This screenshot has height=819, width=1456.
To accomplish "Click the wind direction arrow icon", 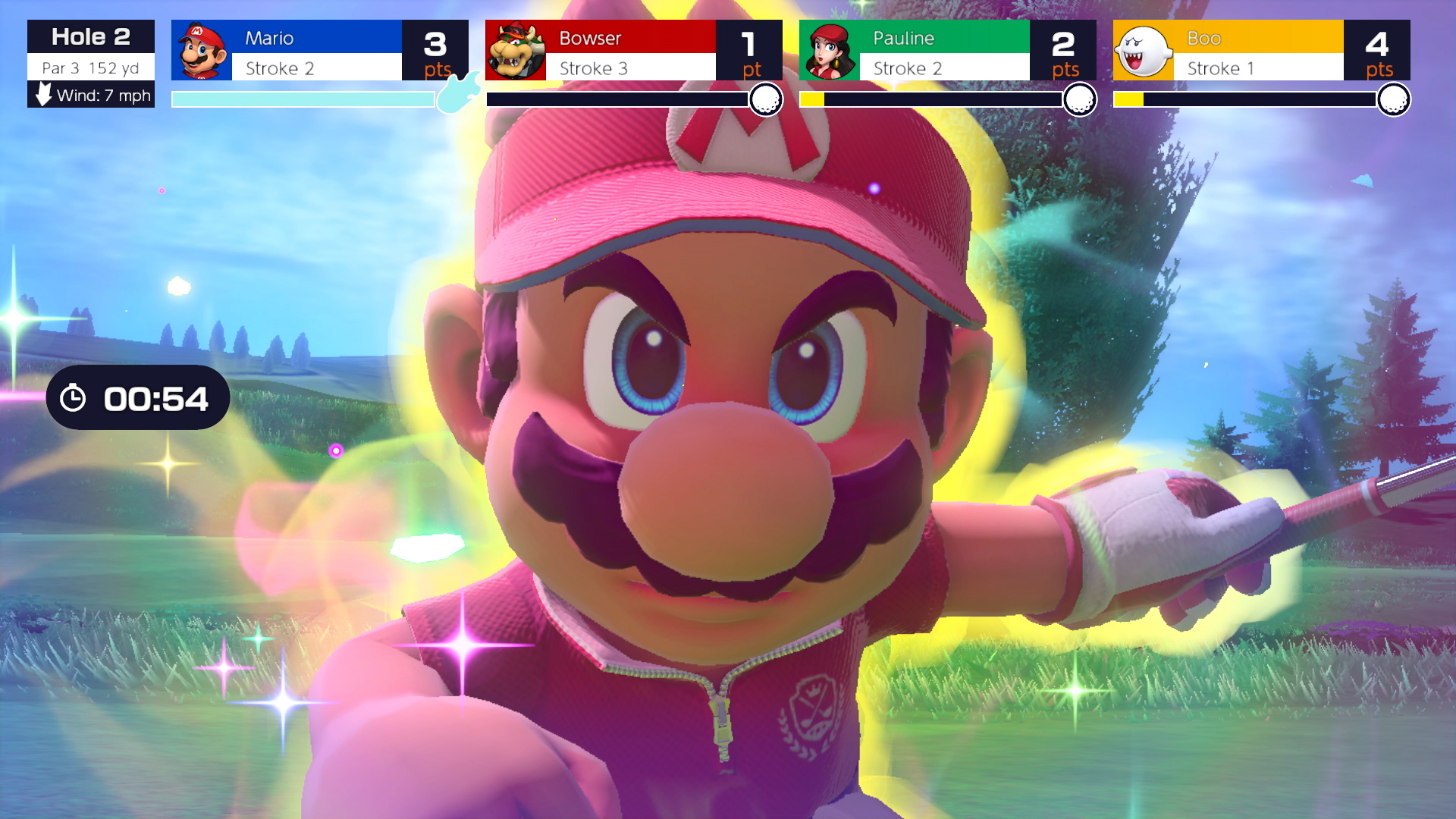I will (42, 96).
